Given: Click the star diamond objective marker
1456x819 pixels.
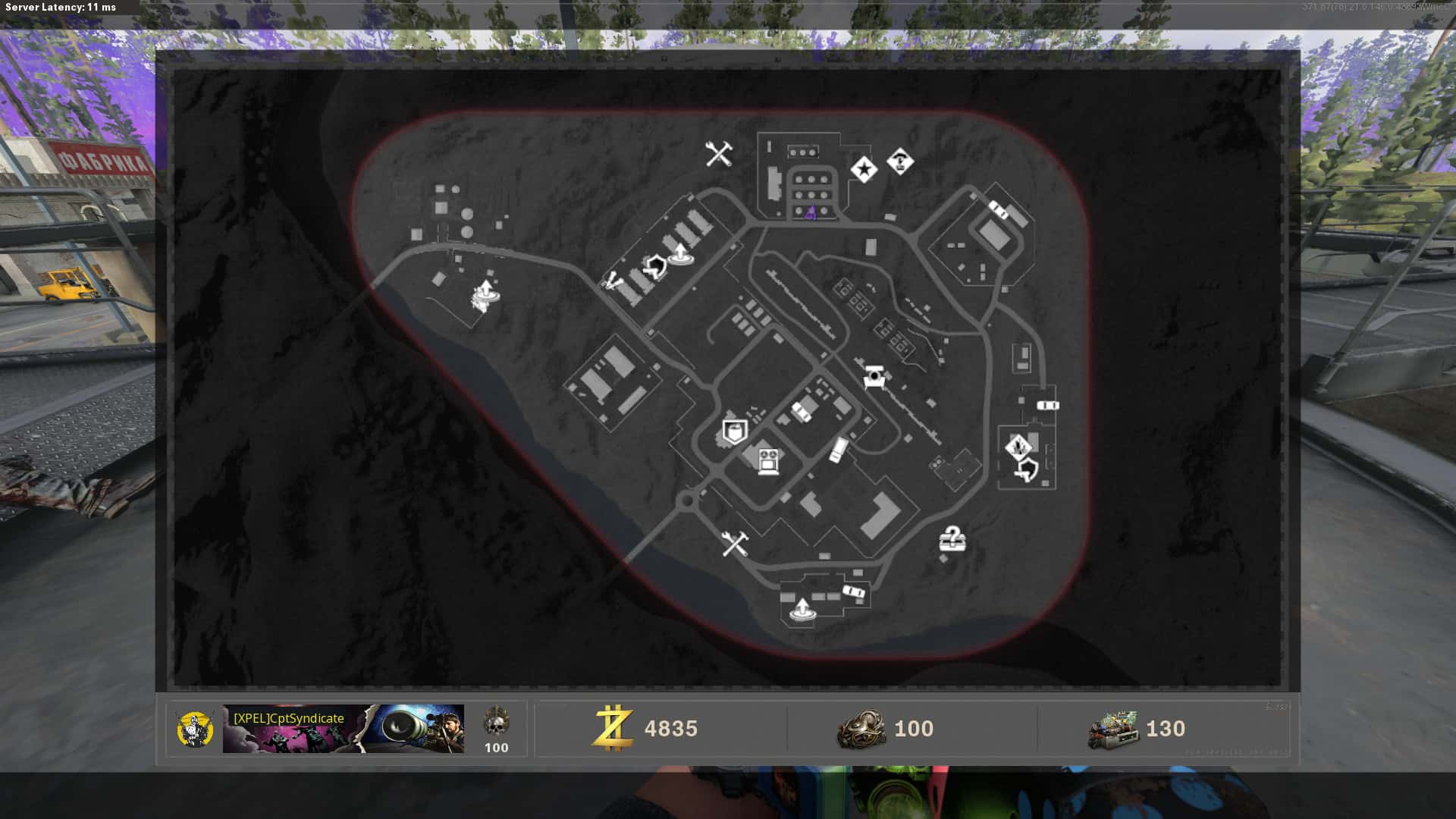Looking at the screenshot, I should tap(863, 169).
